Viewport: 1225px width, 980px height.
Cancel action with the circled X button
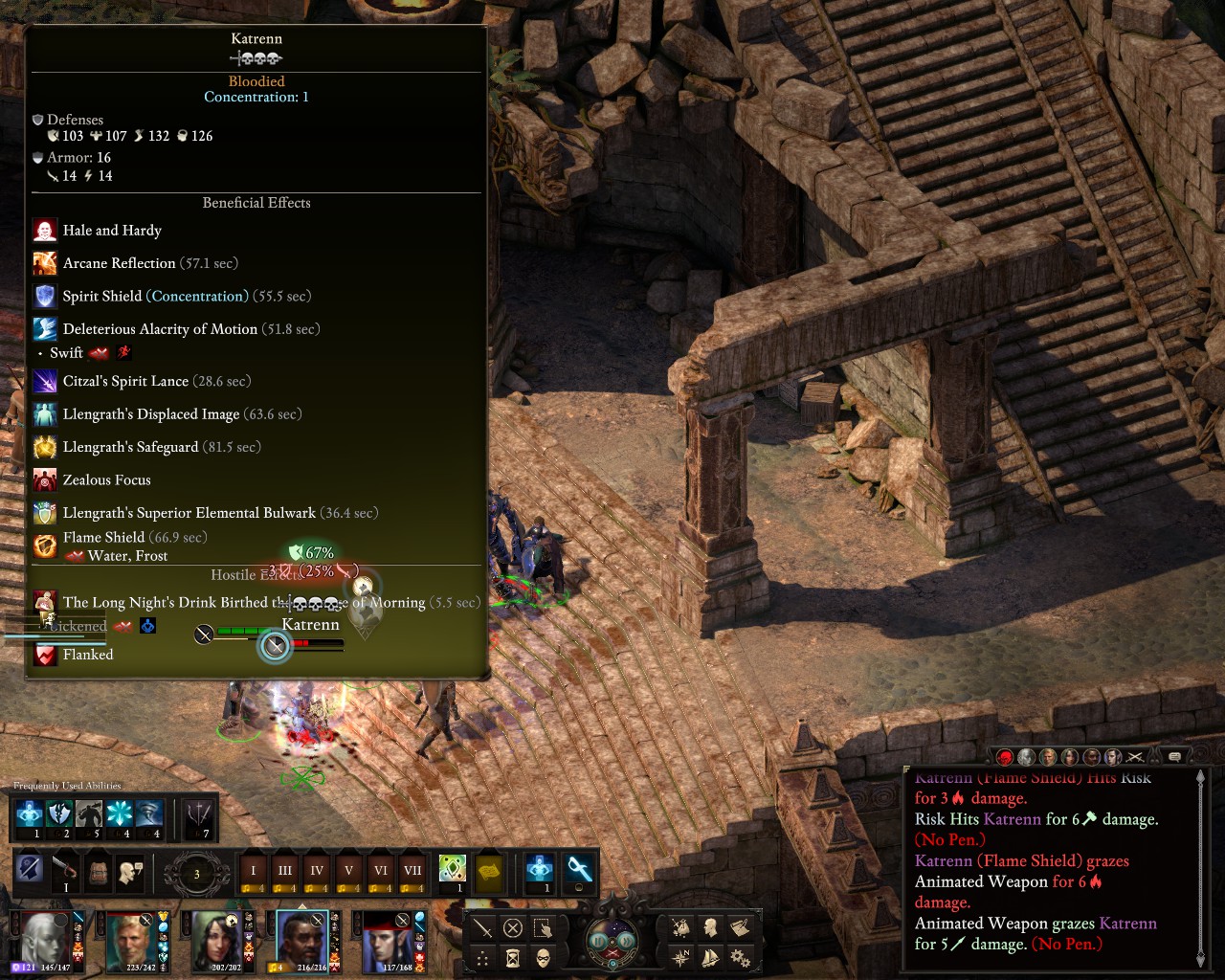(x=513, y=928)
